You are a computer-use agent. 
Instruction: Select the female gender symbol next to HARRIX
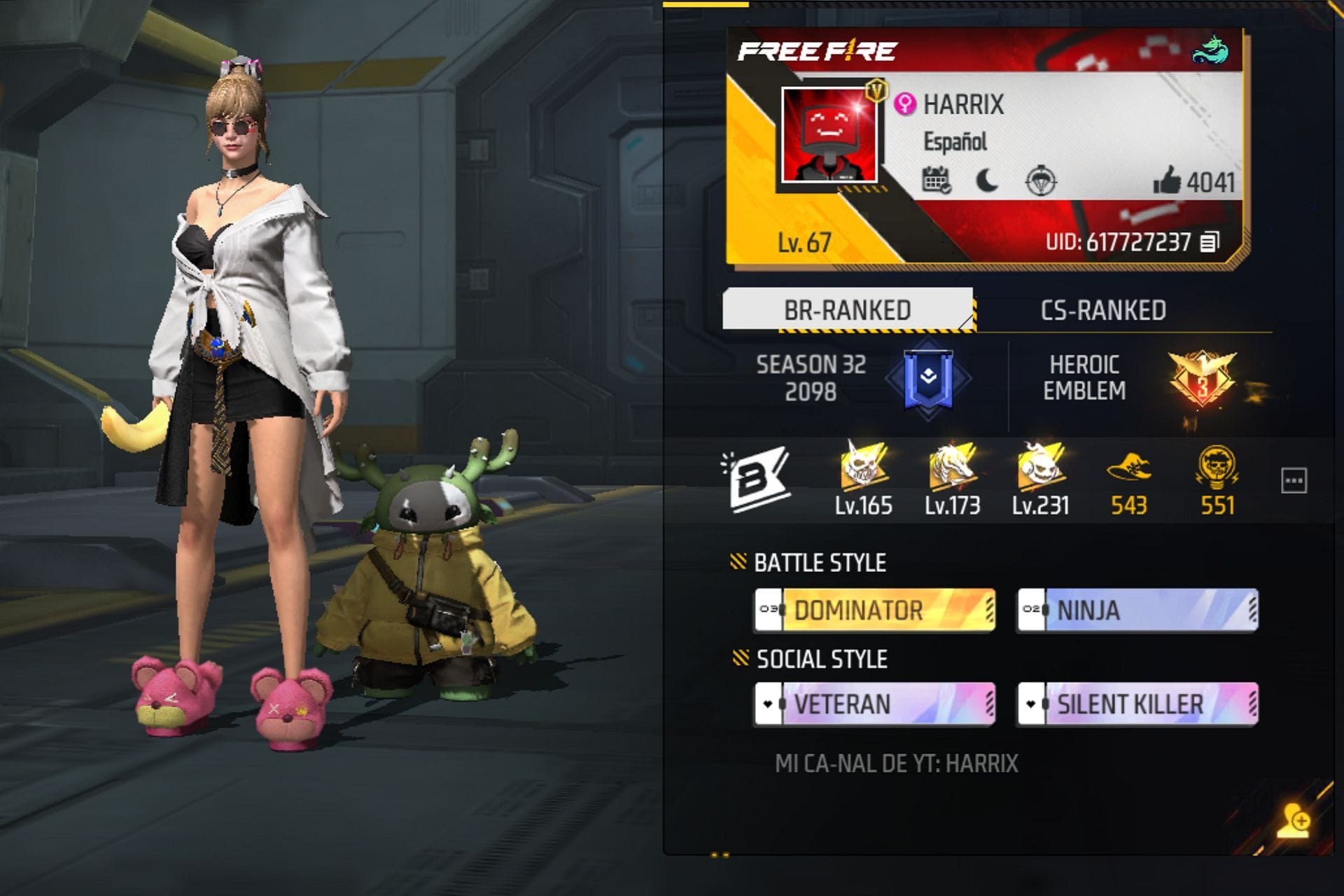tap(906, 102)
